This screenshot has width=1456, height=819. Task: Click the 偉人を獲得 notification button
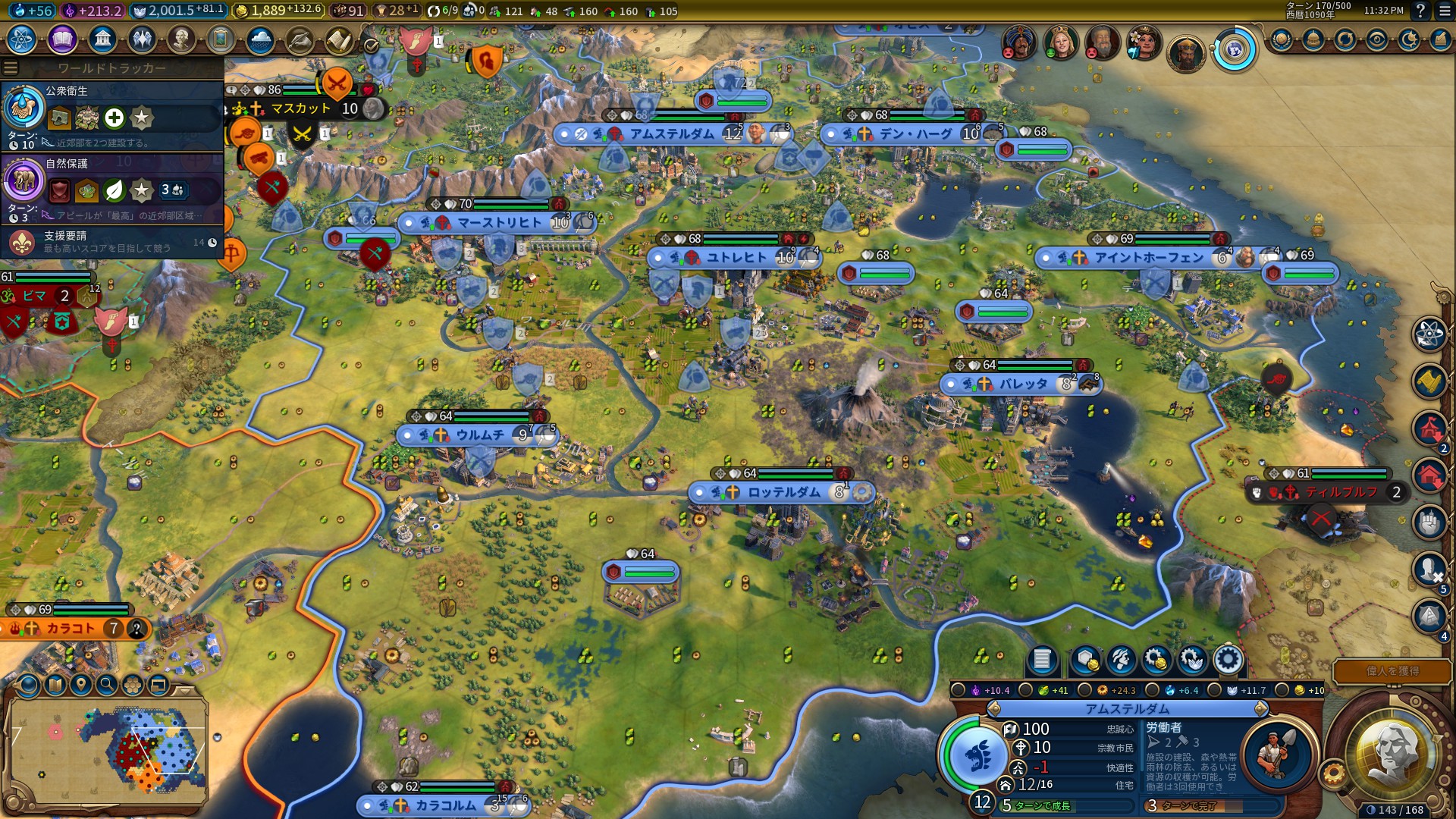point(1392,671)
